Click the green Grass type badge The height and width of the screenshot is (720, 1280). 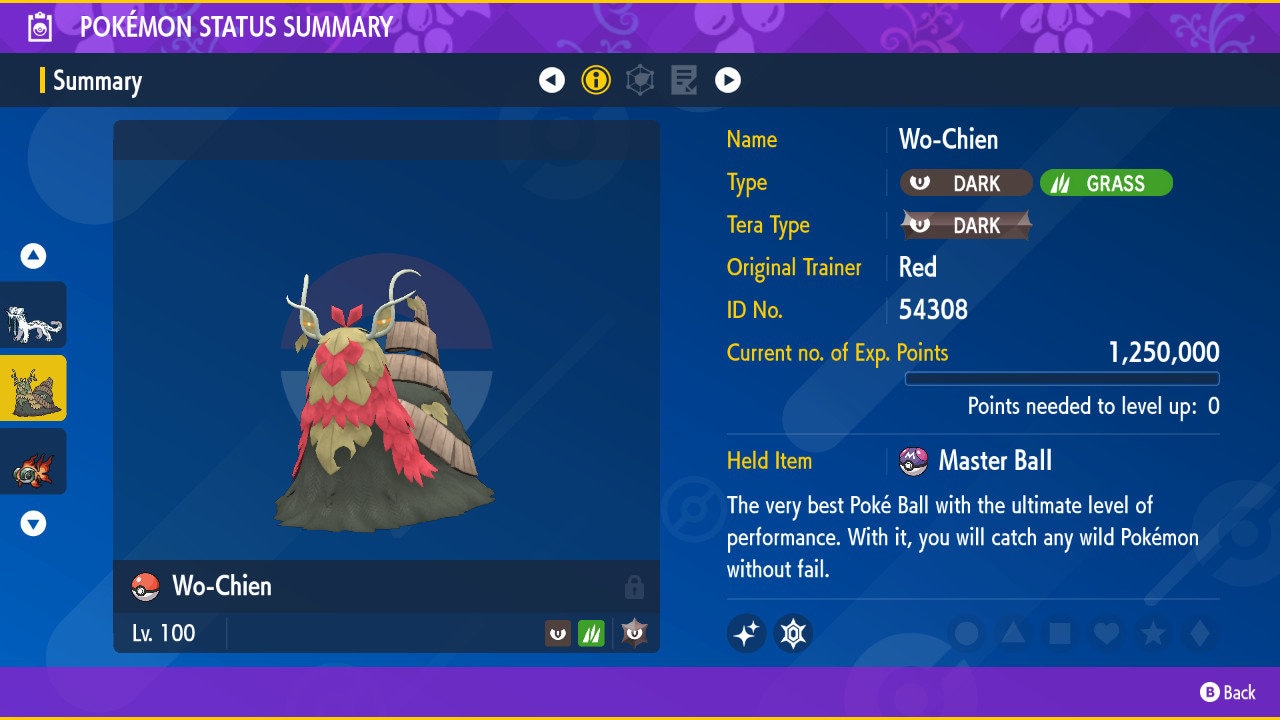pos(1106,183)
